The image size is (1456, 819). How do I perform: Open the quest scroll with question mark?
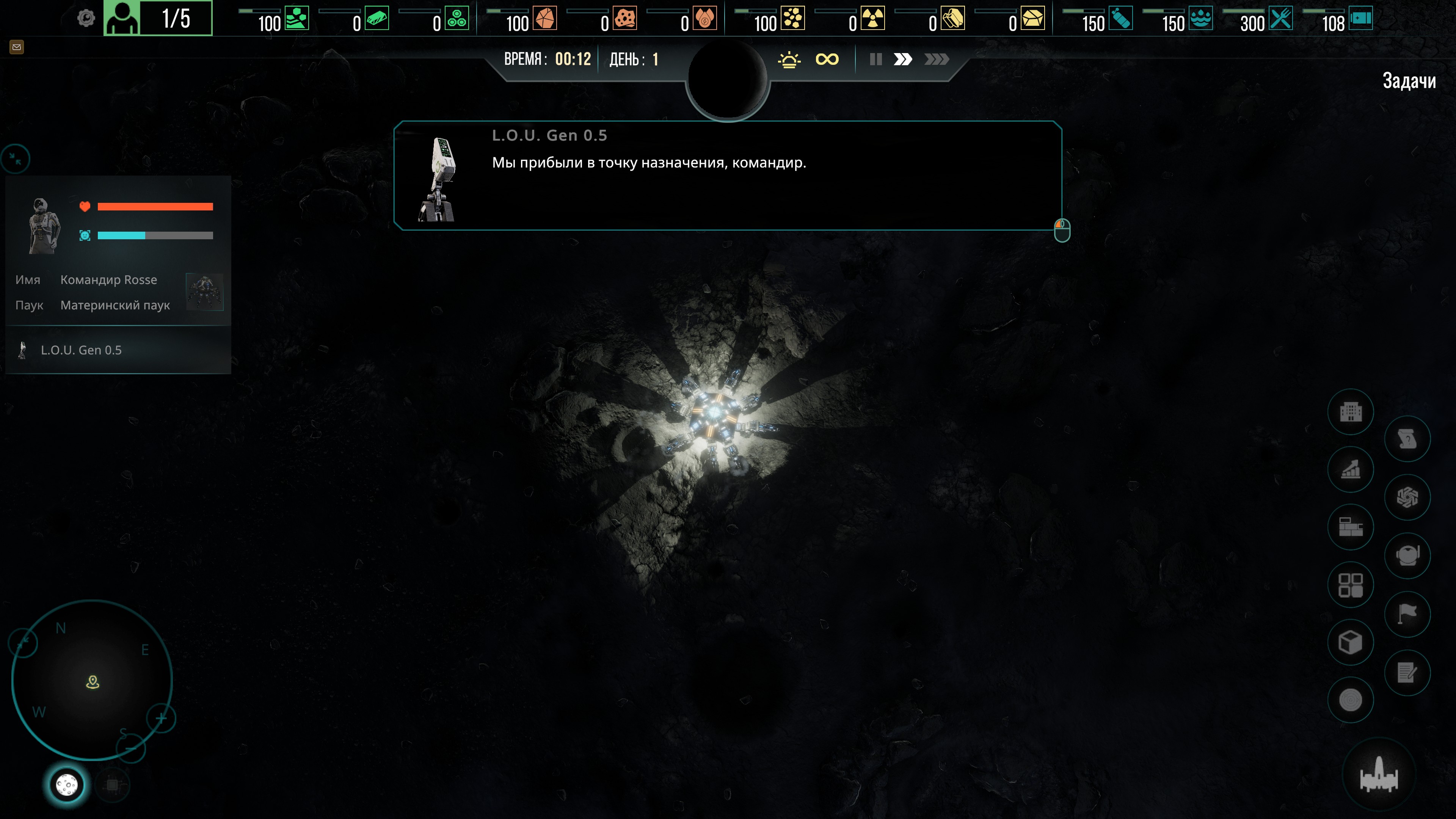tap(1407, 439)
